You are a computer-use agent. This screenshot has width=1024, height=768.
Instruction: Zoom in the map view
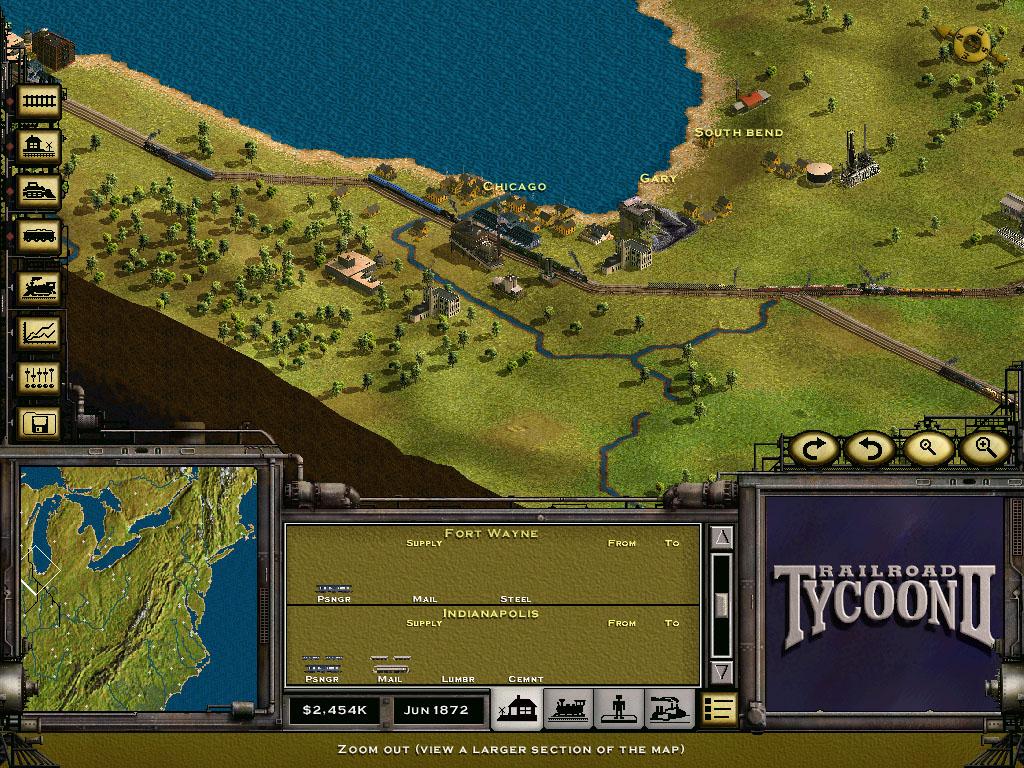tap(984, 448)
